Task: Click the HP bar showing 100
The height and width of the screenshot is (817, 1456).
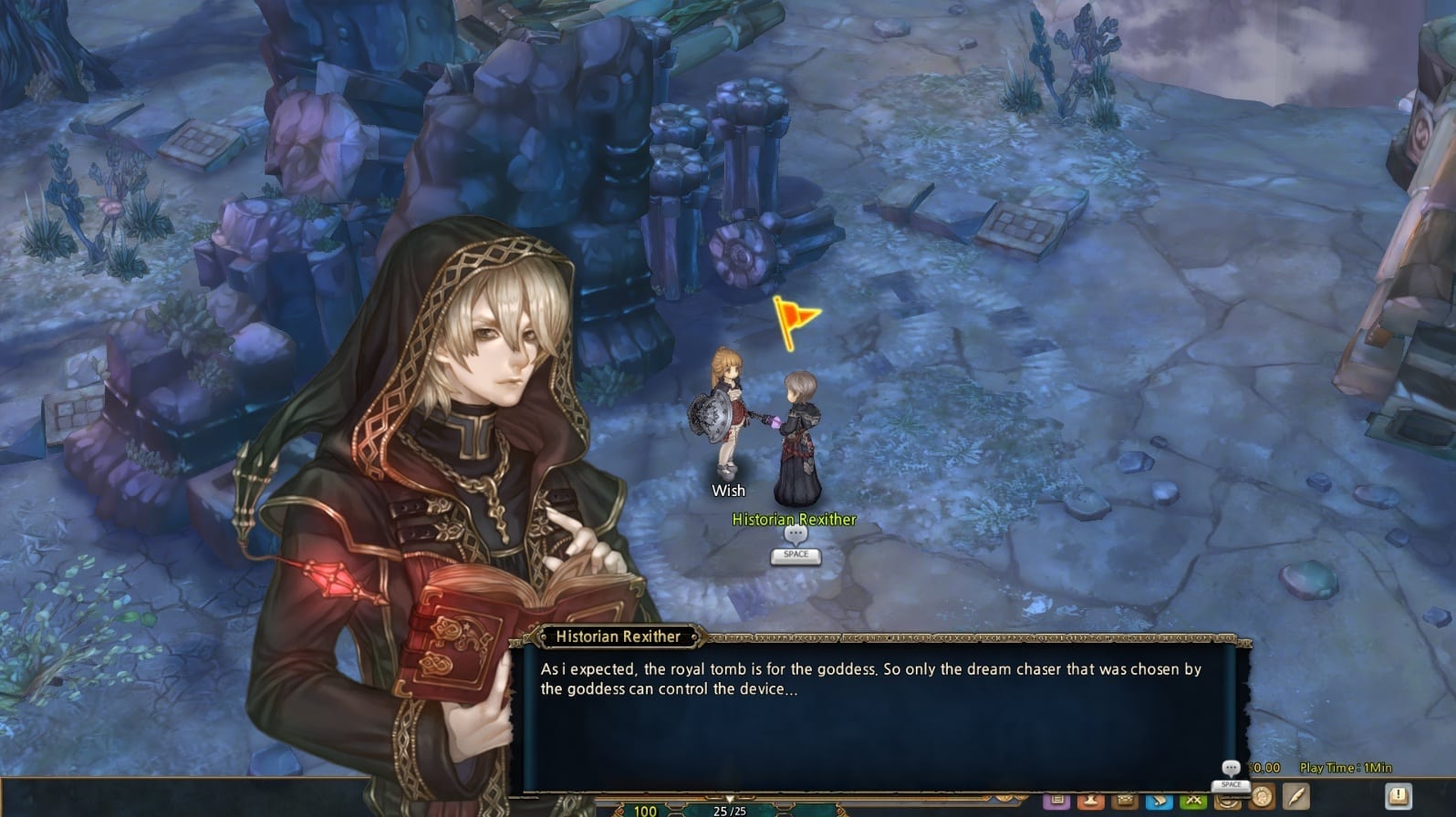Action: (644, 810)
